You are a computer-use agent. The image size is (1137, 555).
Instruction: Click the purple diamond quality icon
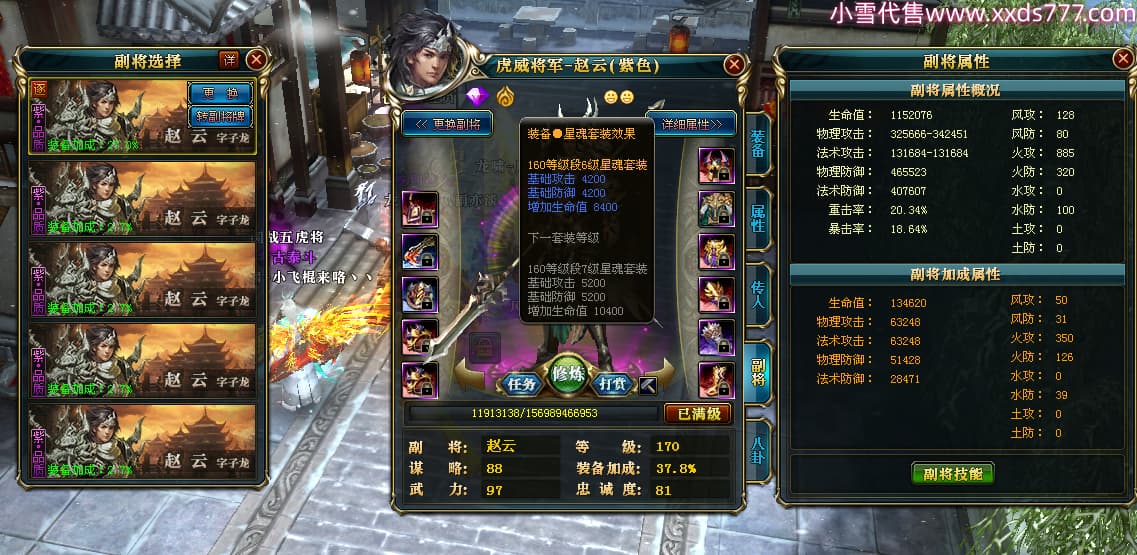tap(476, 97)
